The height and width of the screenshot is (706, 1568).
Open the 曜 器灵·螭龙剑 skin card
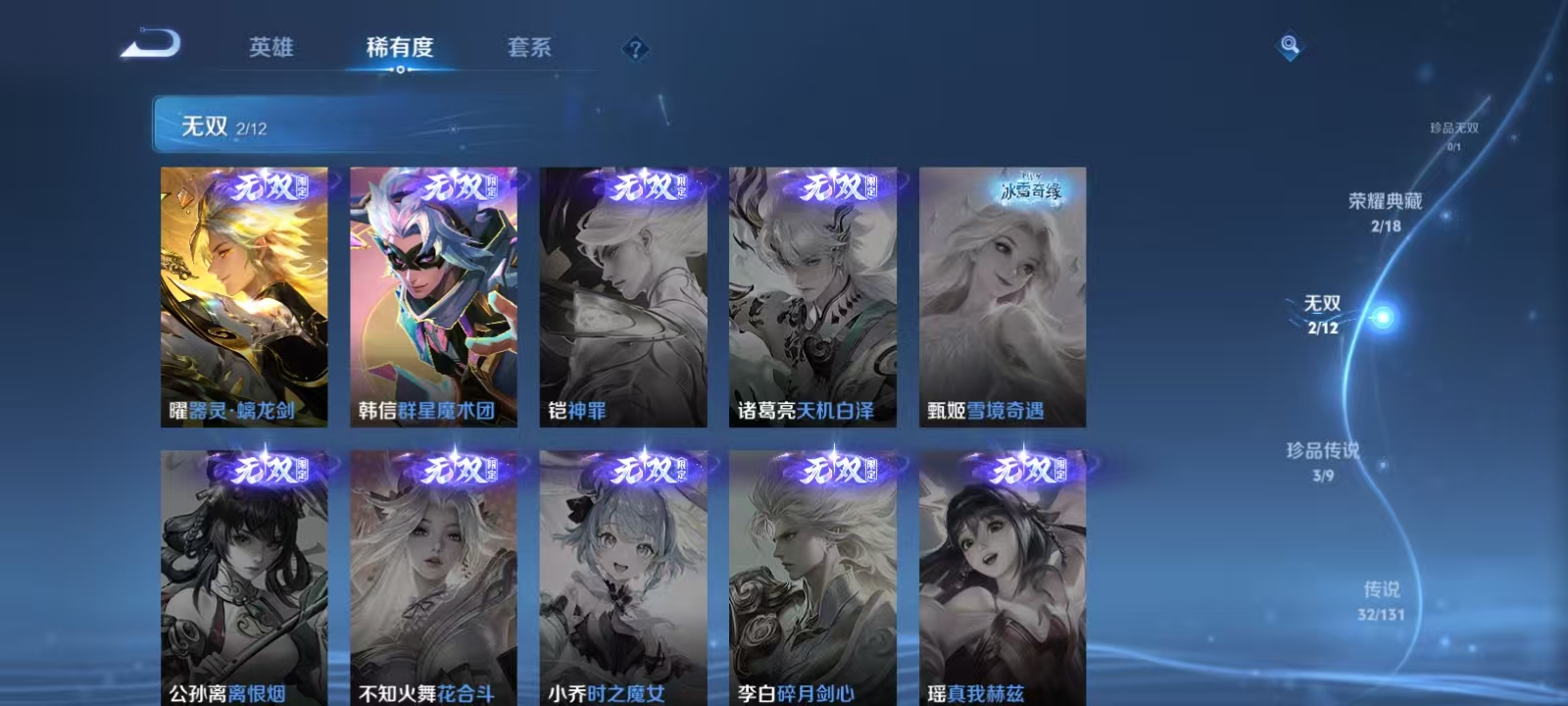(242, 294)
